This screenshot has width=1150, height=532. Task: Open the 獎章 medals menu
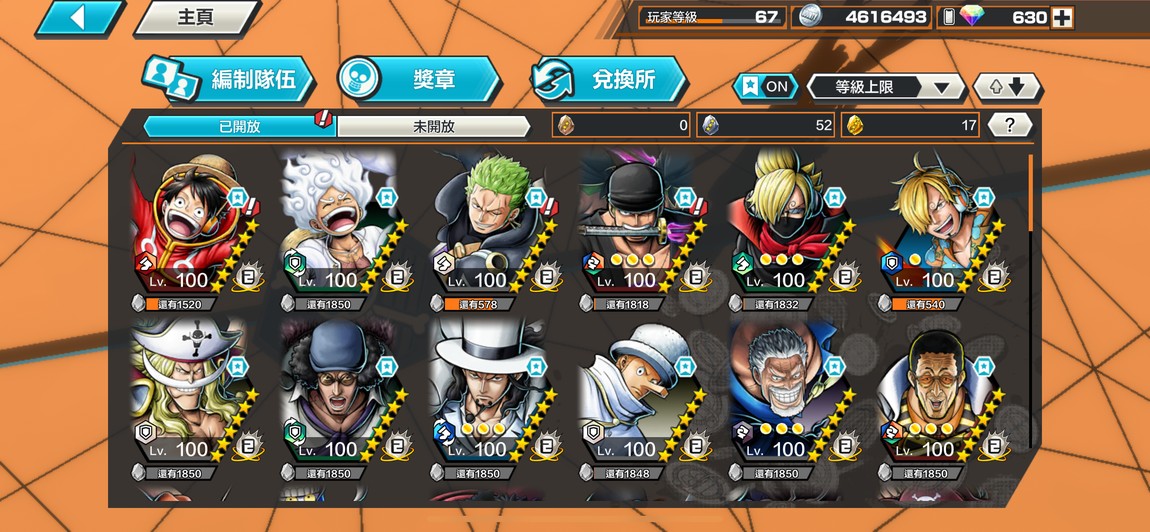[x=418, y=80]
